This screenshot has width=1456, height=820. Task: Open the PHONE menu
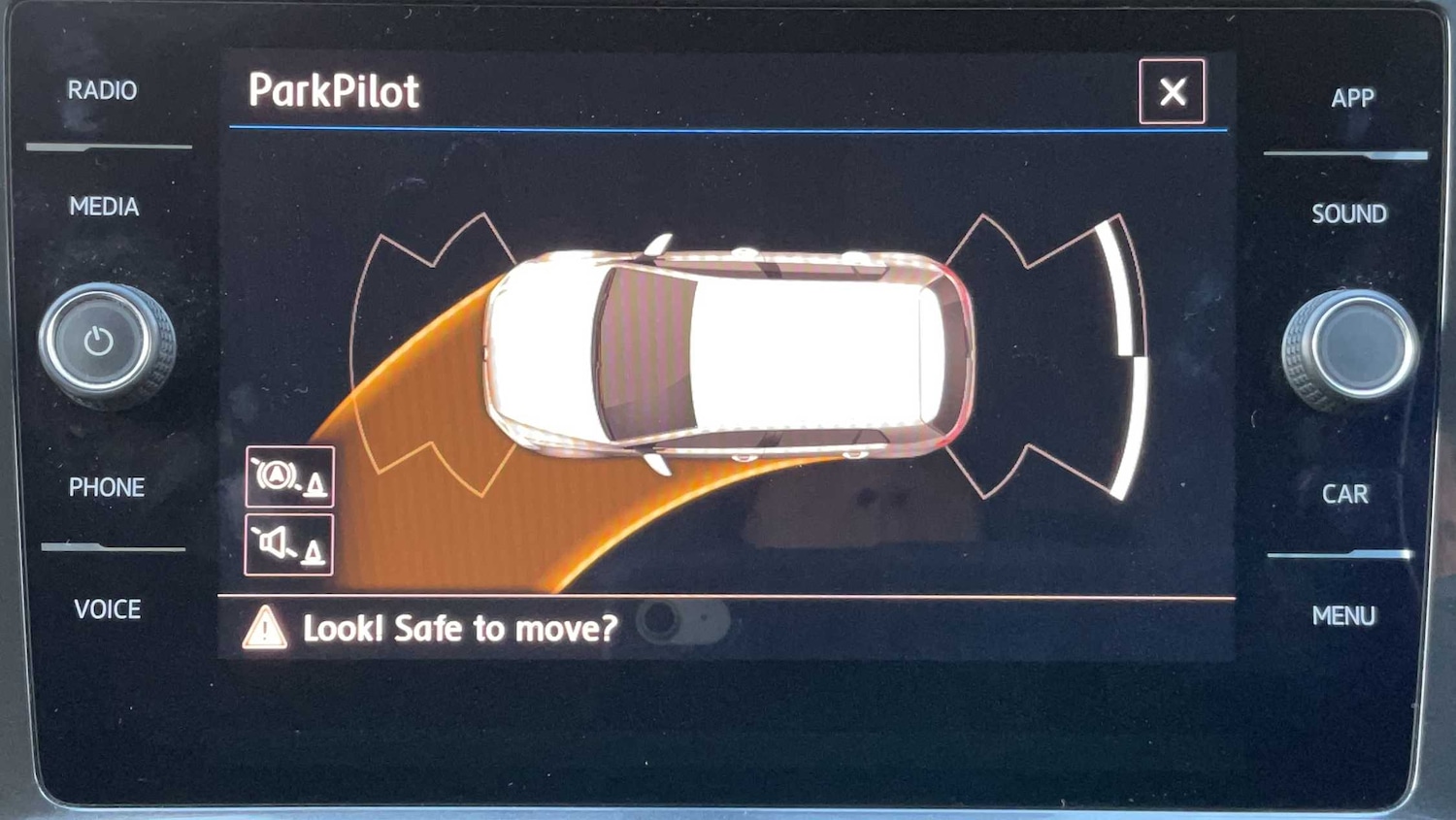(x=107, y=487)
